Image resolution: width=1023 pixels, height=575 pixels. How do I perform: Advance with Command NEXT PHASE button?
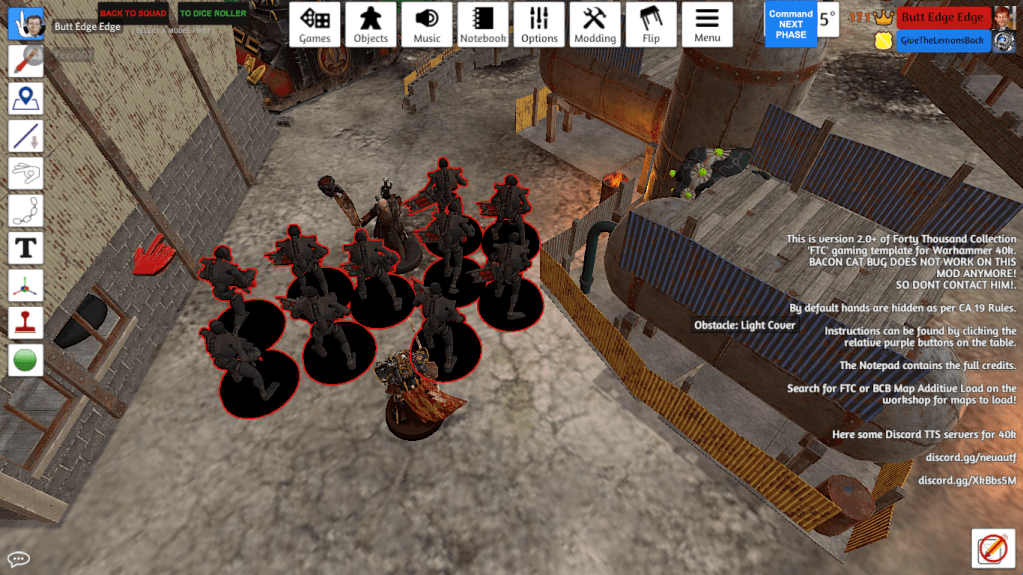tap(790, 24)
